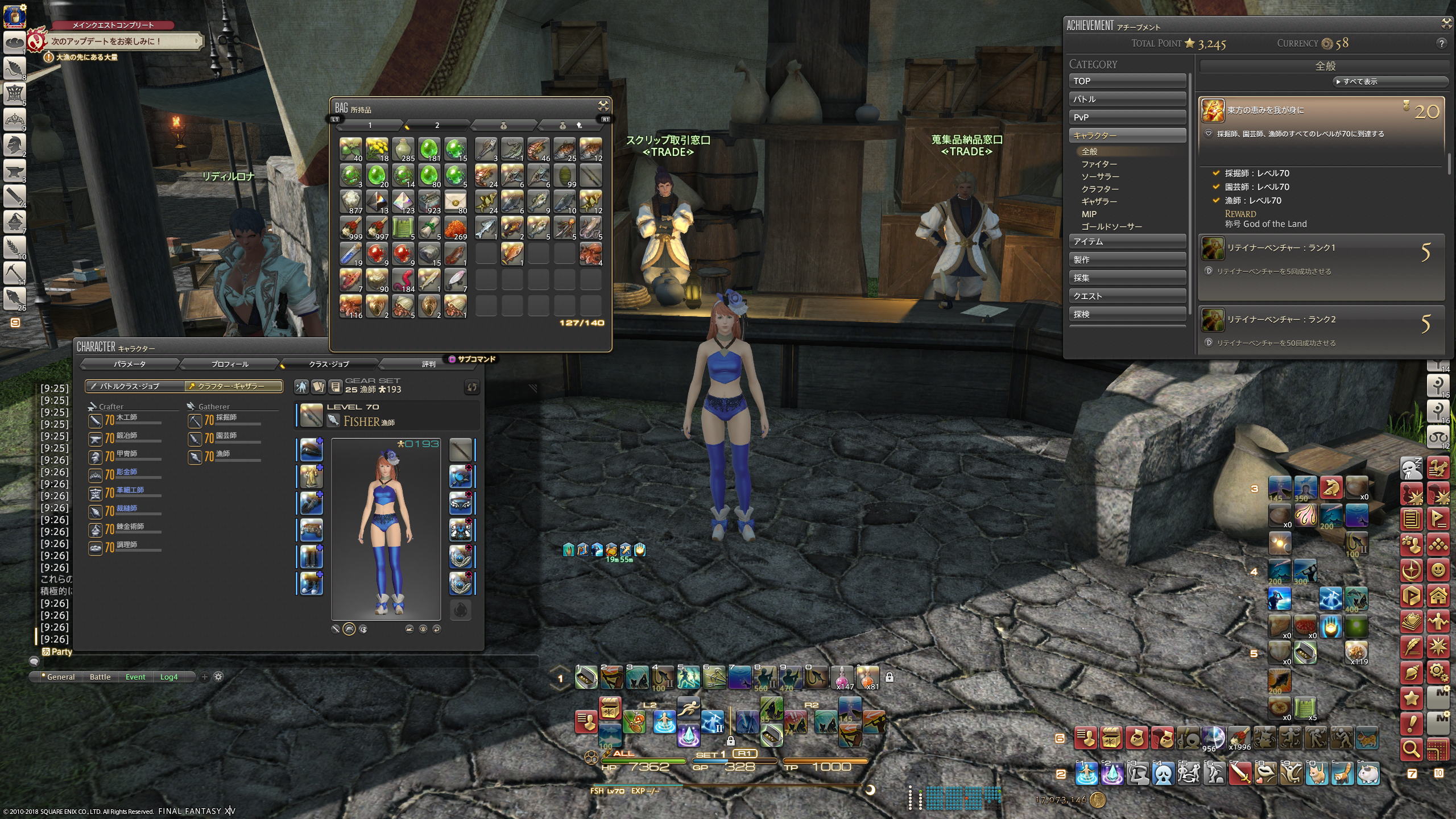Open the クエスト achievement category
1456x819 pixels.
coord(1127,296)
